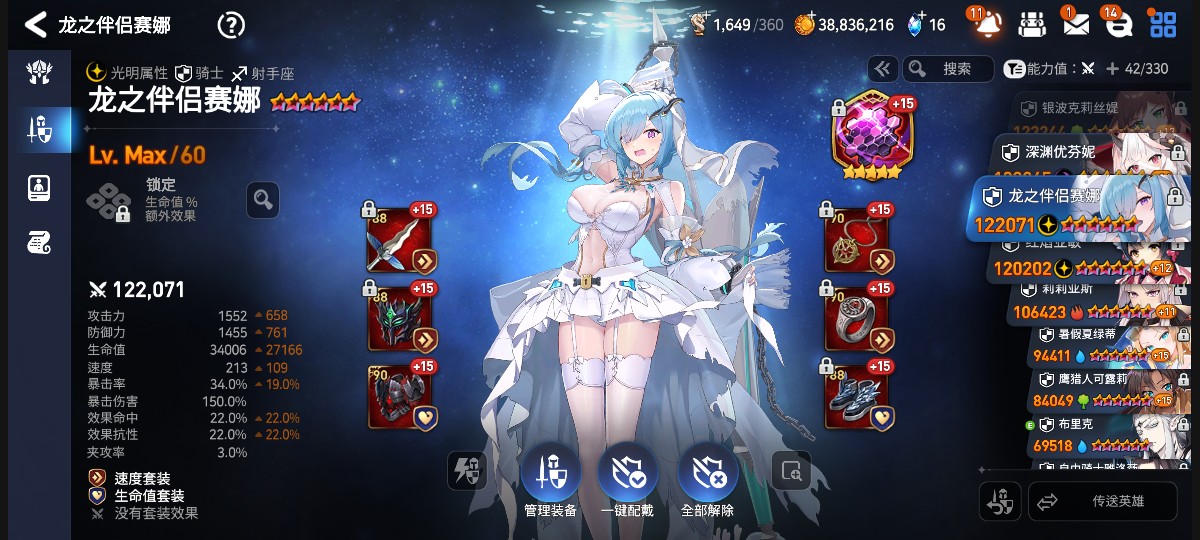This screenshot has height=540, width=1200.
Task: Select the equipped boots slot
Action: (x=857, y=396)
